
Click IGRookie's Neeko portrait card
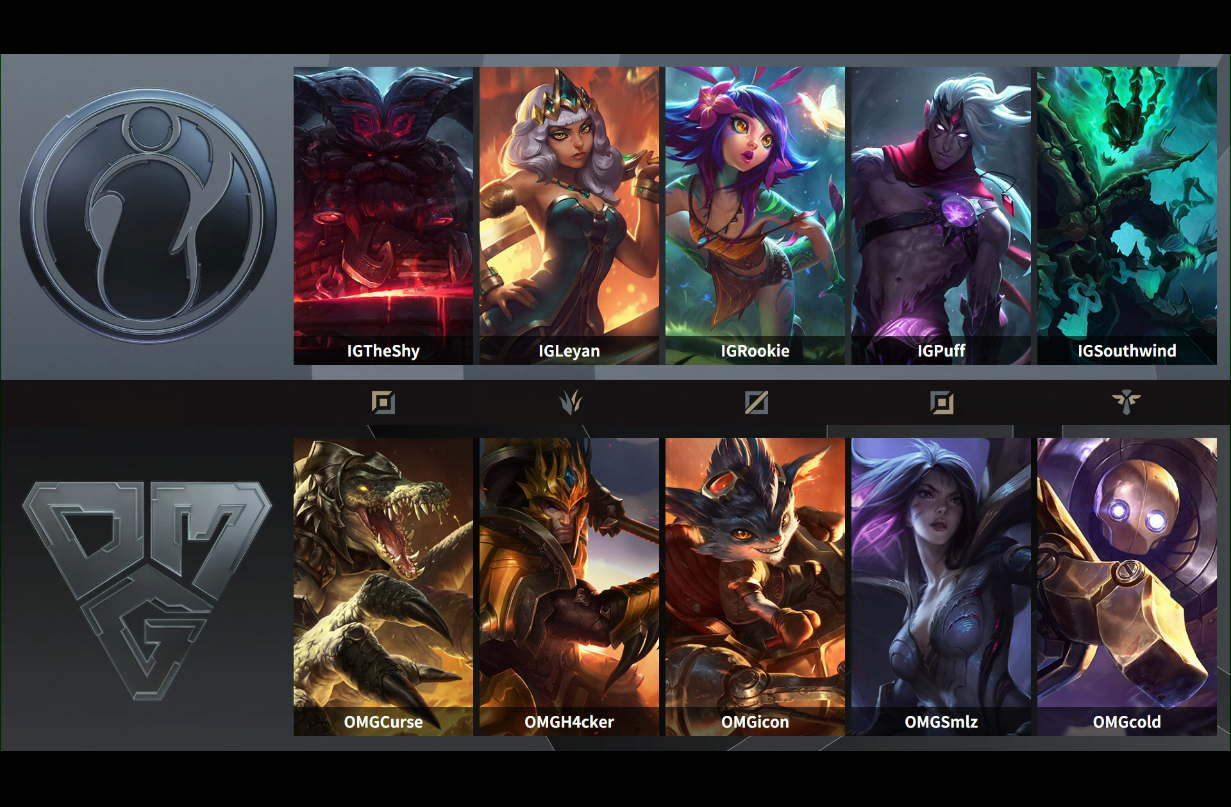755,215
